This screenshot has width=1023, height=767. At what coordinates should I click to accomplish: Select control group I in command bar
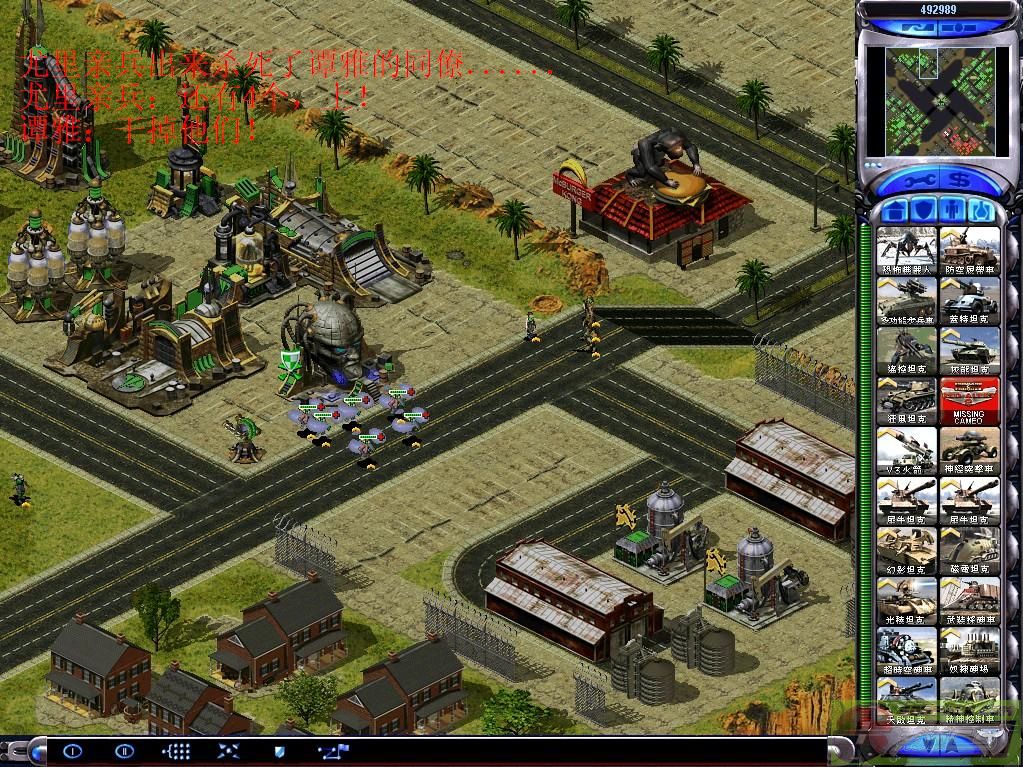[x=72, y=750]
